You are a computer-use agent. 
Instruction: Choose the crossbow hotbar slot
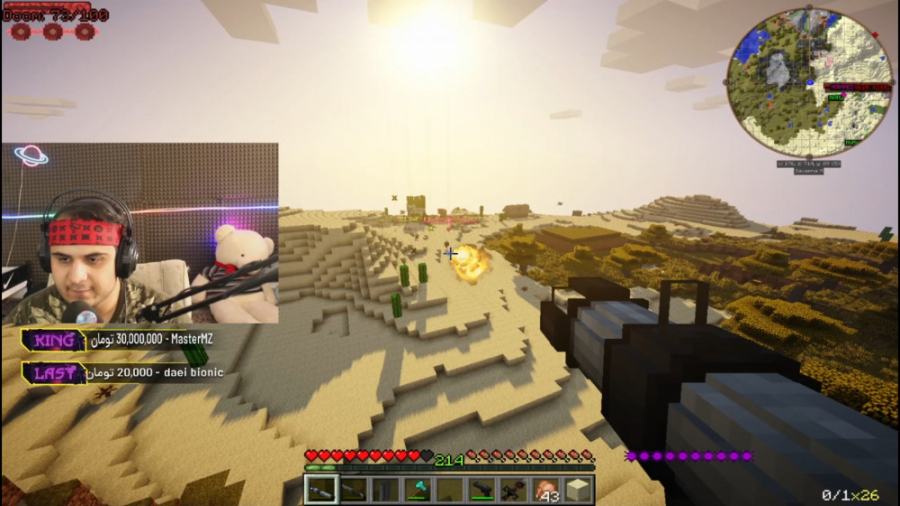[x=514, y=490]
